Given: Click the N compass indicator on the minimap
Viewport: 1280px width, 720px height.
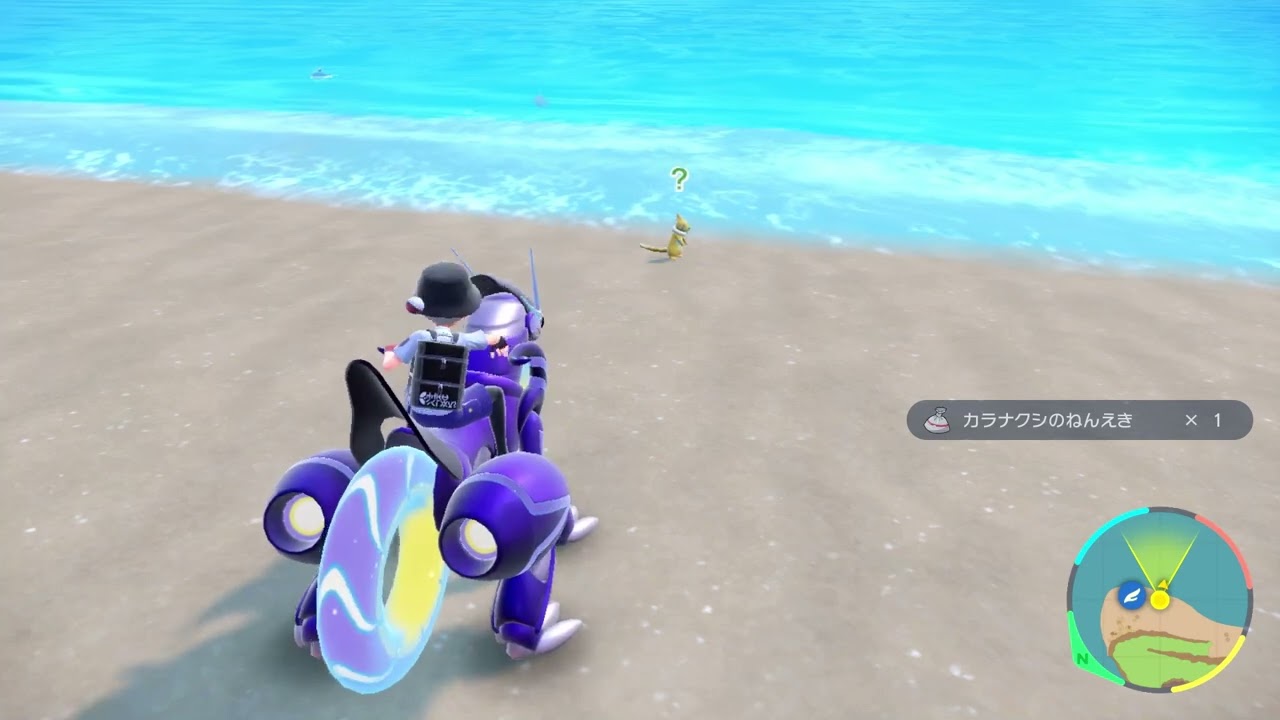Looking at the screenshot, I should tap(1082, 660).
